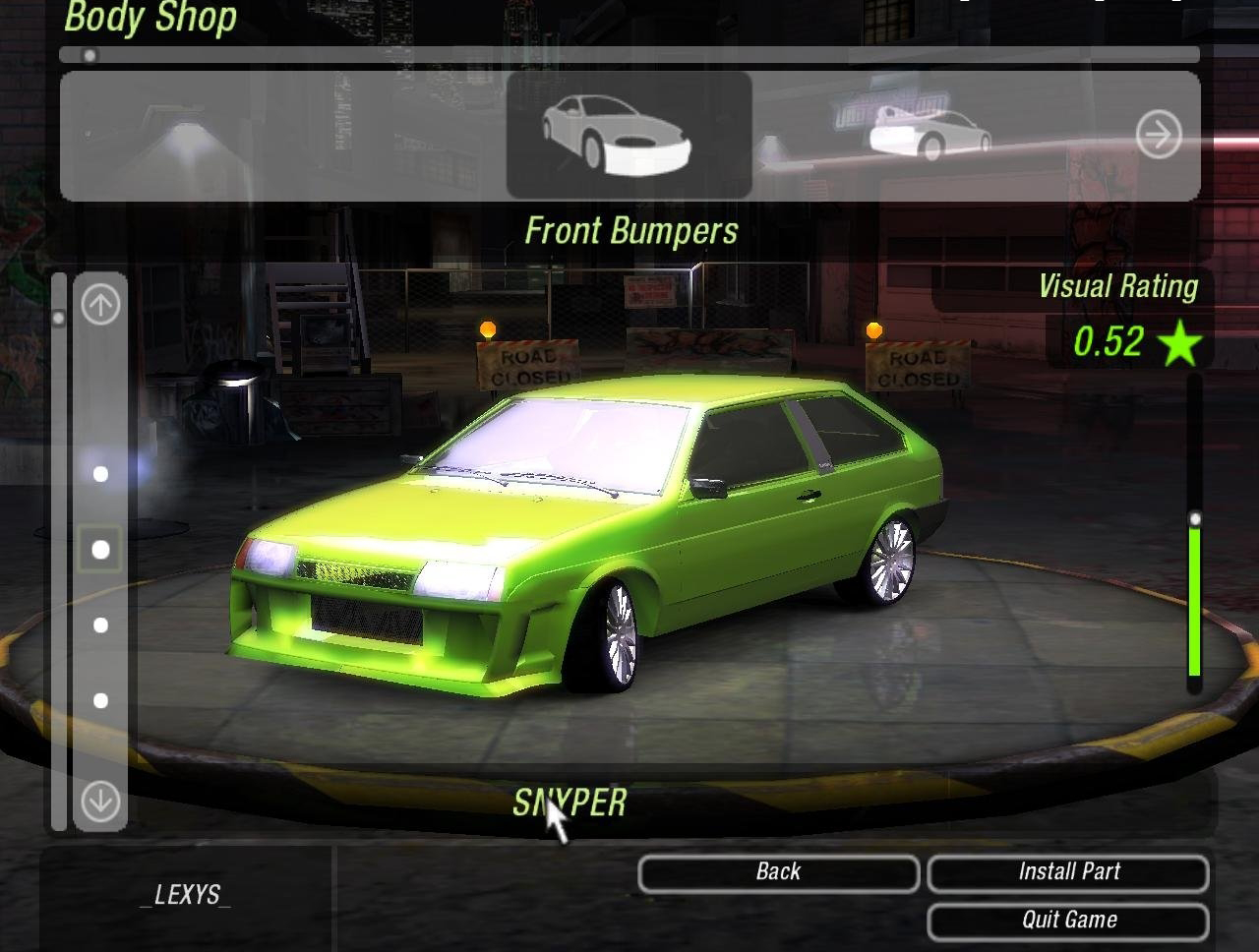This screenshot has height=952, width=1259.
Task: Click the car silhouette in the parts carousel
Action: point(626,133)
